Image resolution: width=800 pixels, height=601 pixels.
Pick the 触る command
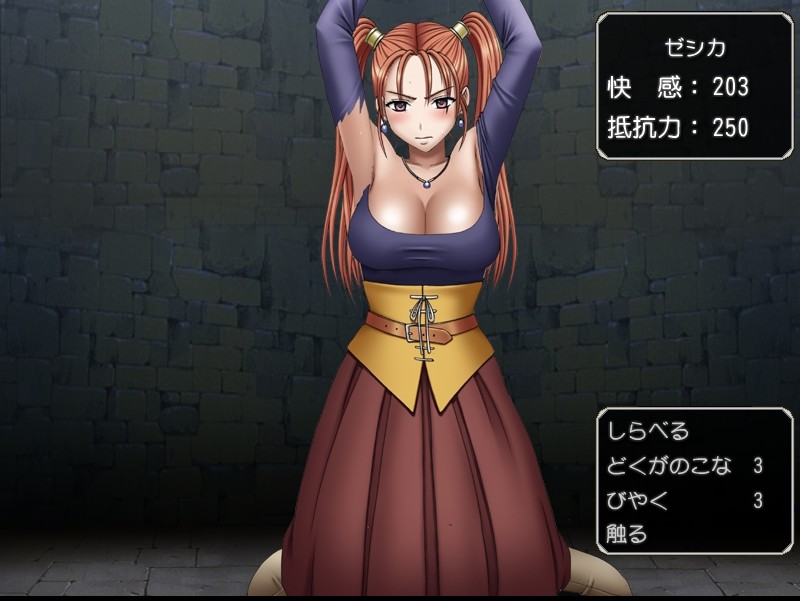[627, 533]
